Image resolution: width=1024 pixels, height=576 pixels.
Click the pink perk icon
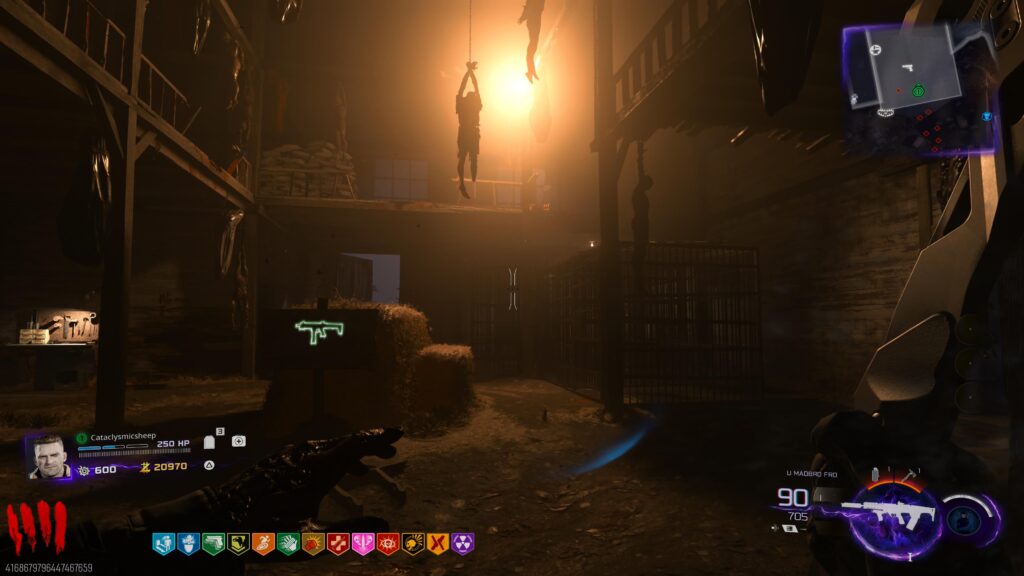click(363, 543)
